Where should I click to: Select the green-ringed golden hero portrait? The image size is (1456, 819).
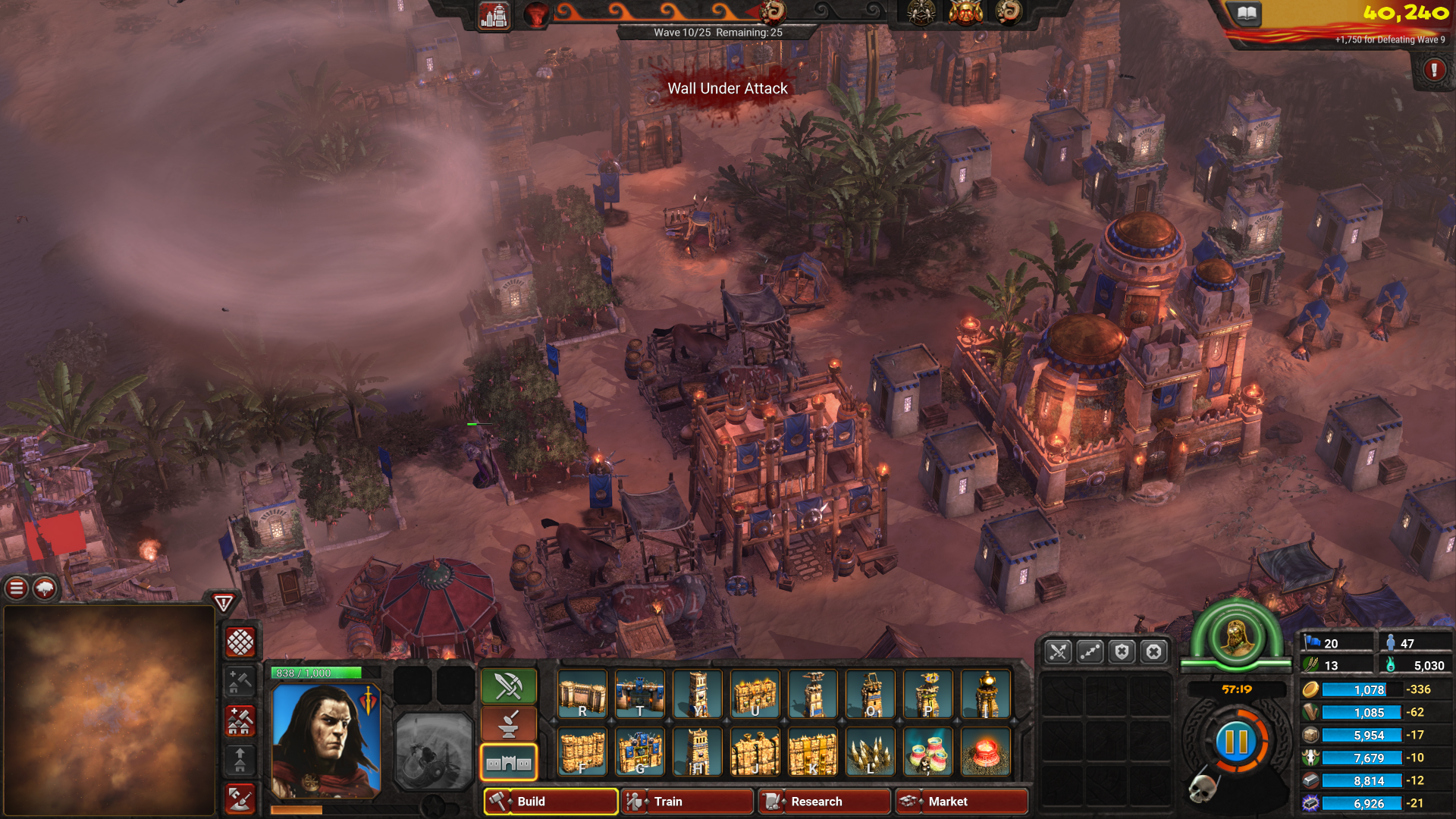click(1236, 635)
